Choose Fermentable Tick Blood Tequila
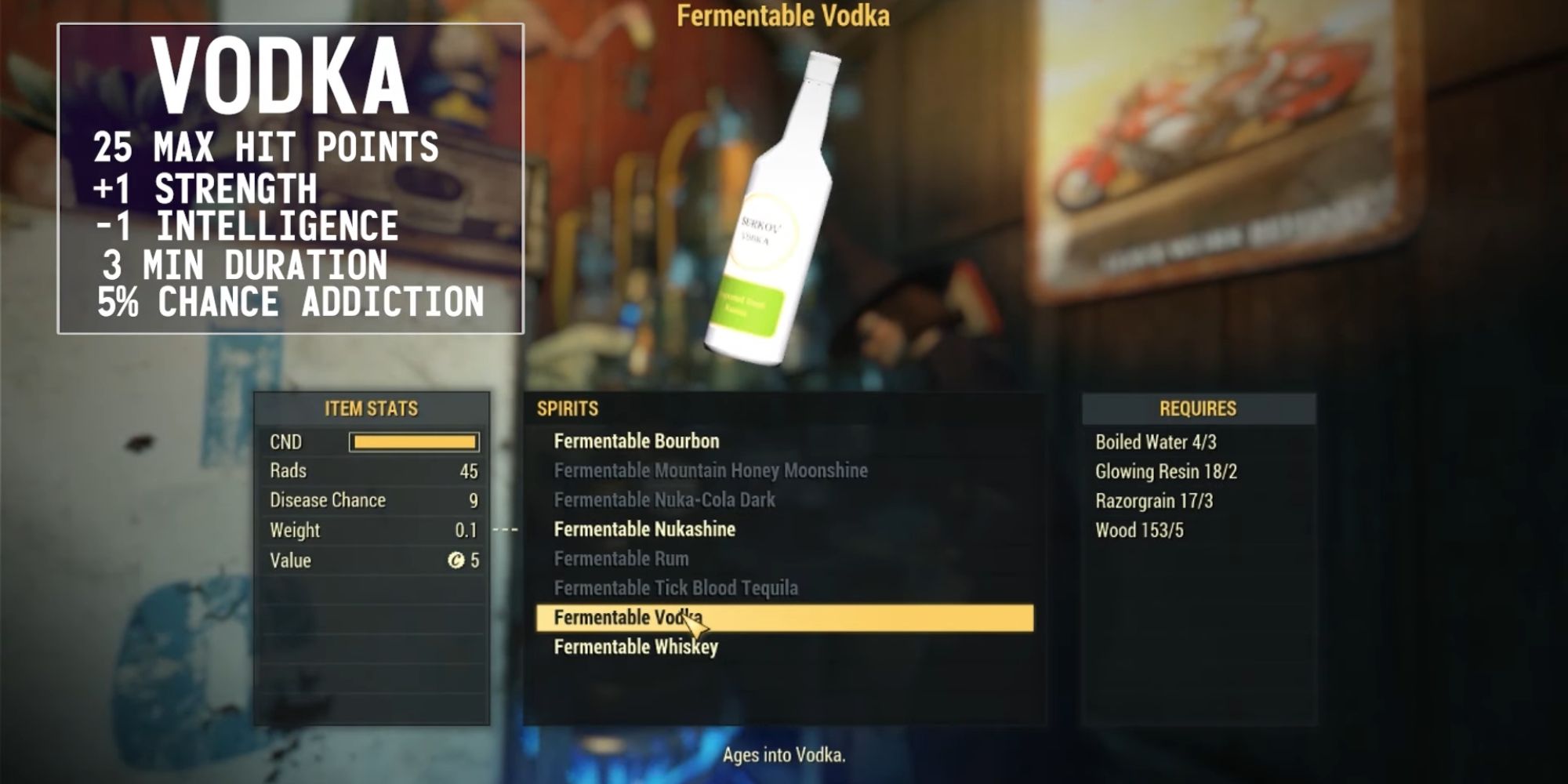This screenshot has width=1568, height=784. [677, 588]
